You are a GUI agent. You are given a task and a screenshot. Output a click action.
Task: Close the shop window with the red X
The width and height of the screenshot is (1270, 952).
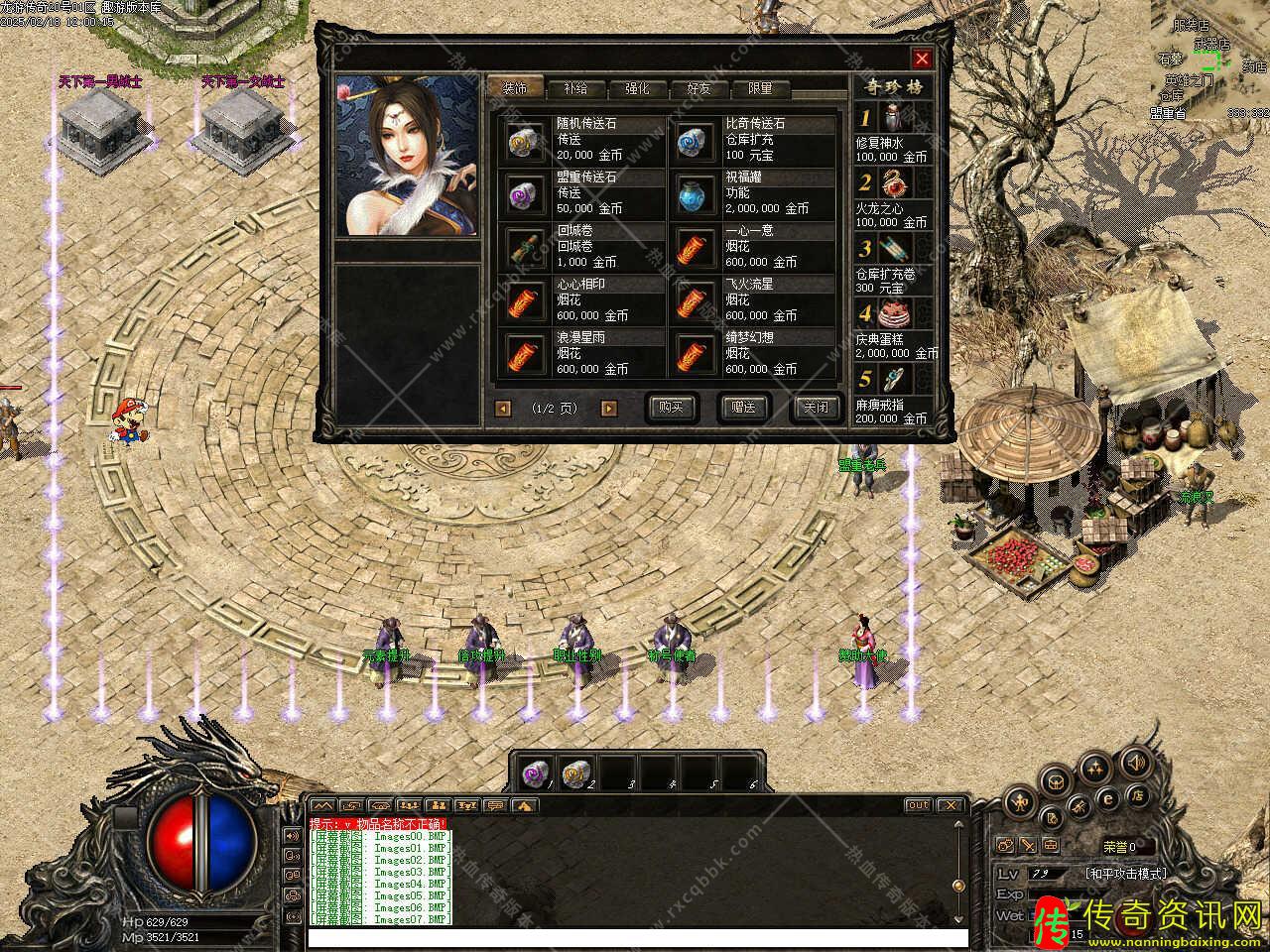(x=922, y=59)
